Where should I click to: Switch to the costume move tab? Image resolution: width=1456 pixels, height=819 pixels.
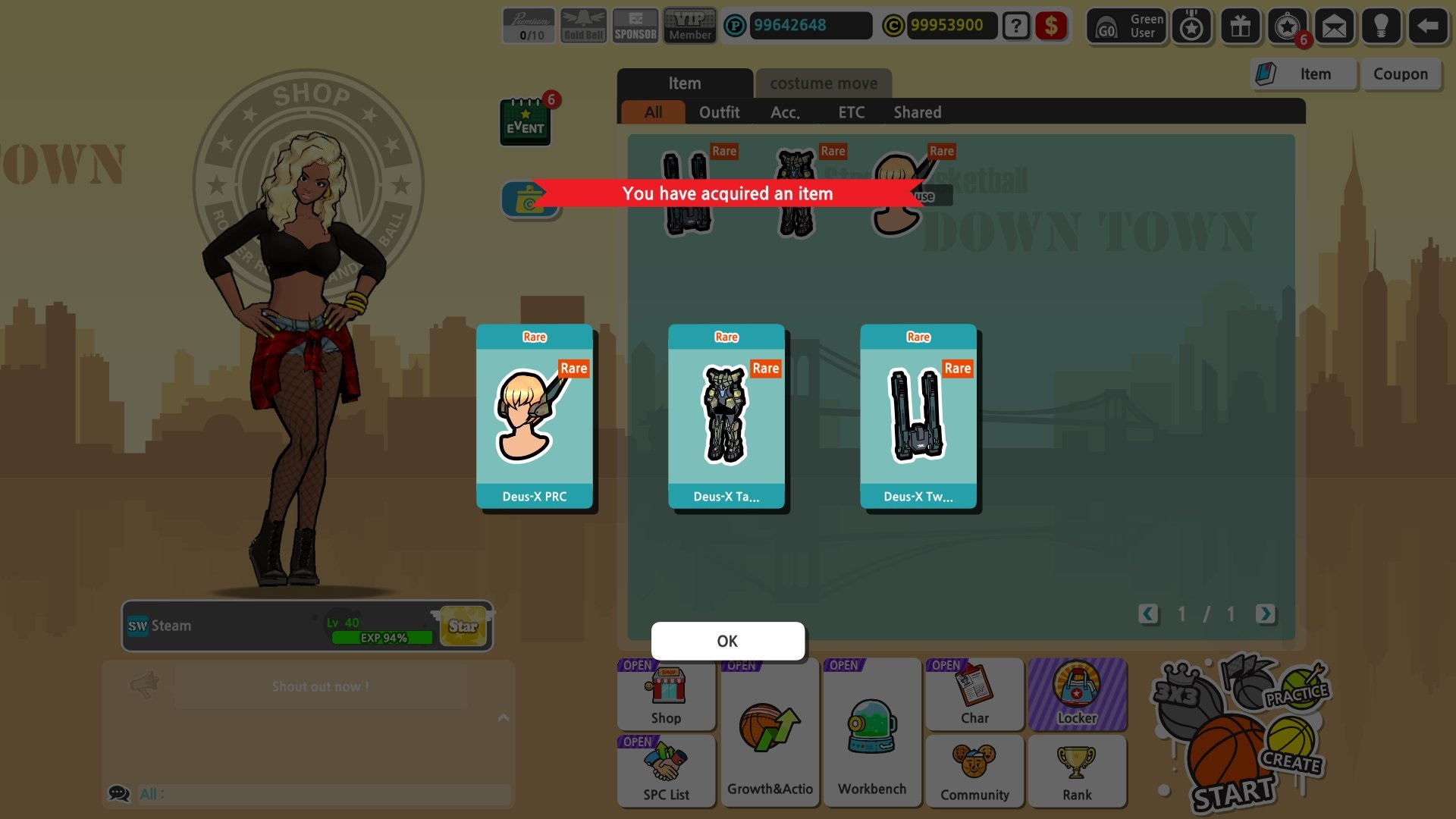(824, 83)
